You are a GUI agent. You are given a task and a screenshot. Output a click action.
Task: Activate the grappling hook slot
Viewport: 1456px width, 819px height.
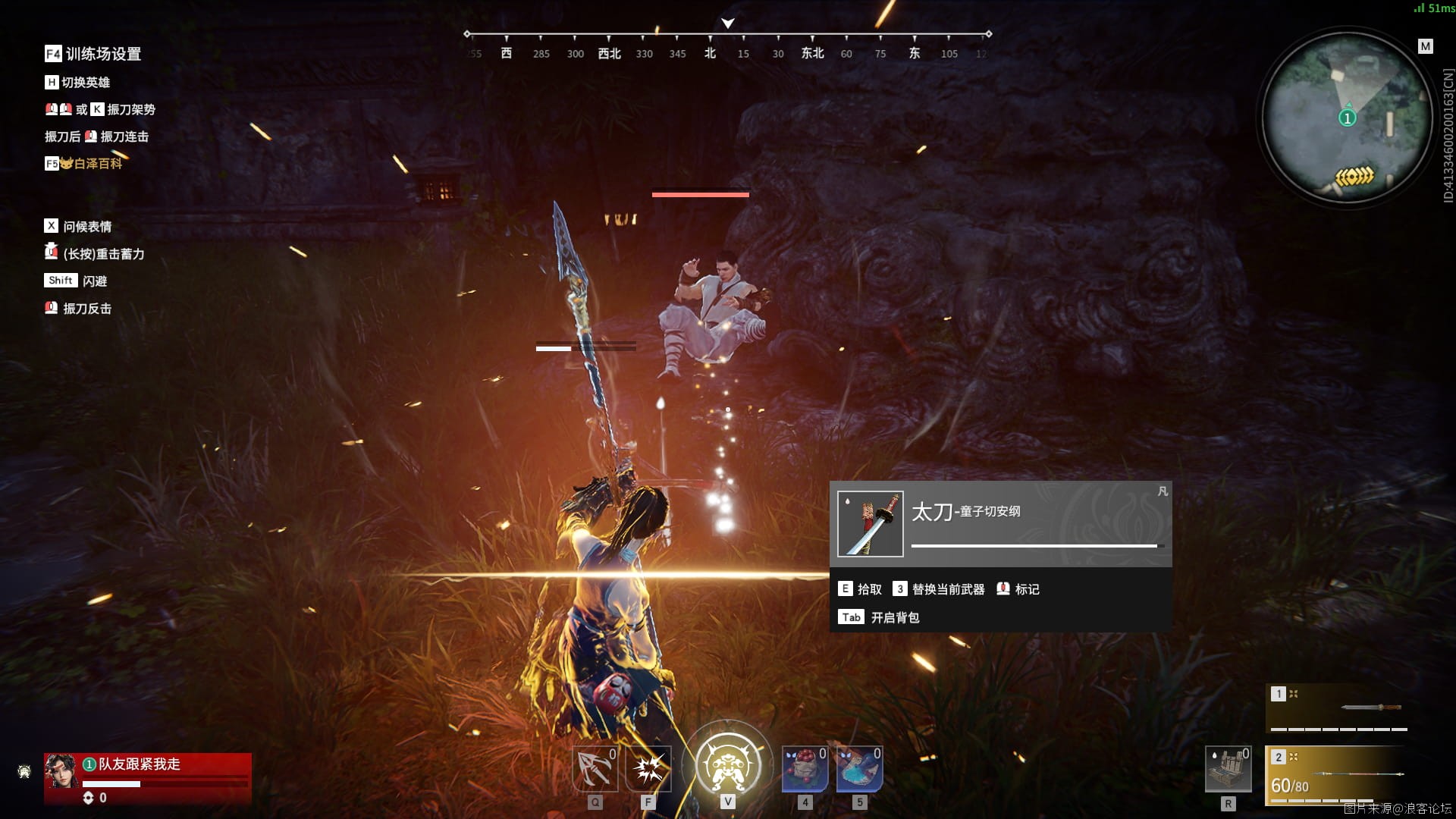(595, 769)
